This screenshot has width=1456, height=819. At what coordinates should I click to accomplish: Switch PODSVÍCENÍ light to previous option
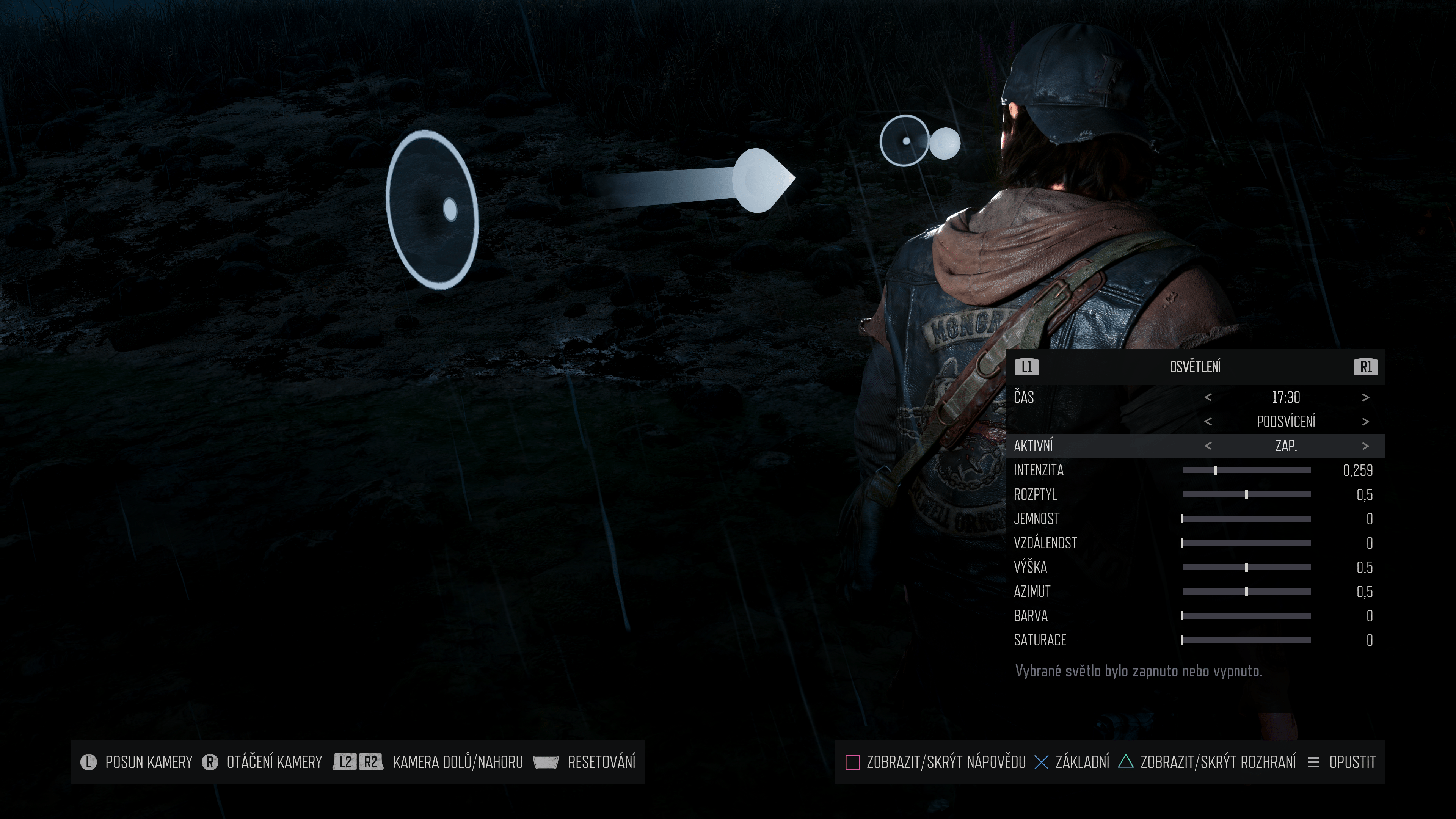(1208, 422)
